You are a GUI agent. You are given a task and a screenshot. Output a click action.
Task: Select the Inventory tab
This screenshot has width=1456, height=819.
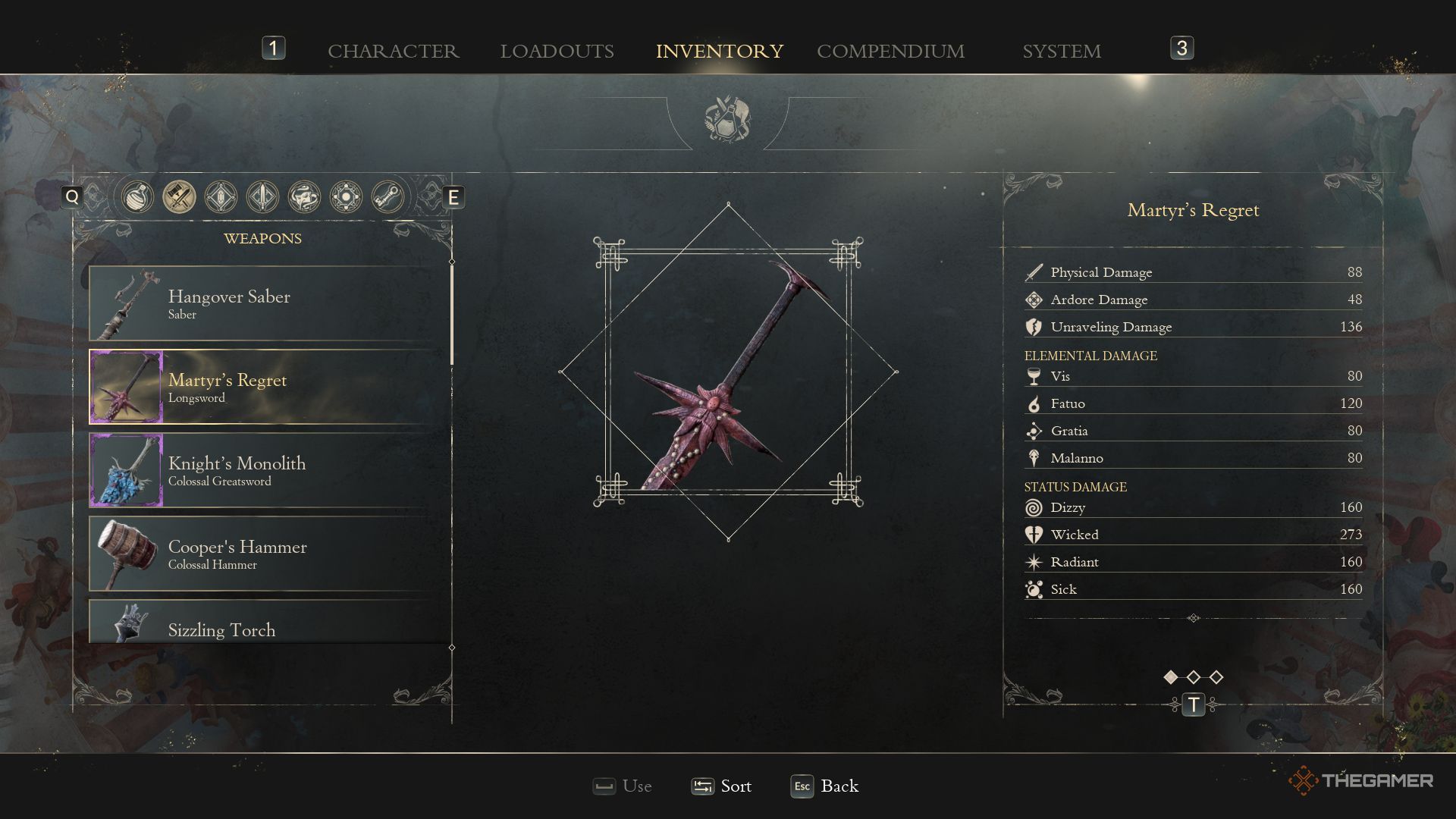click(719, 51)
